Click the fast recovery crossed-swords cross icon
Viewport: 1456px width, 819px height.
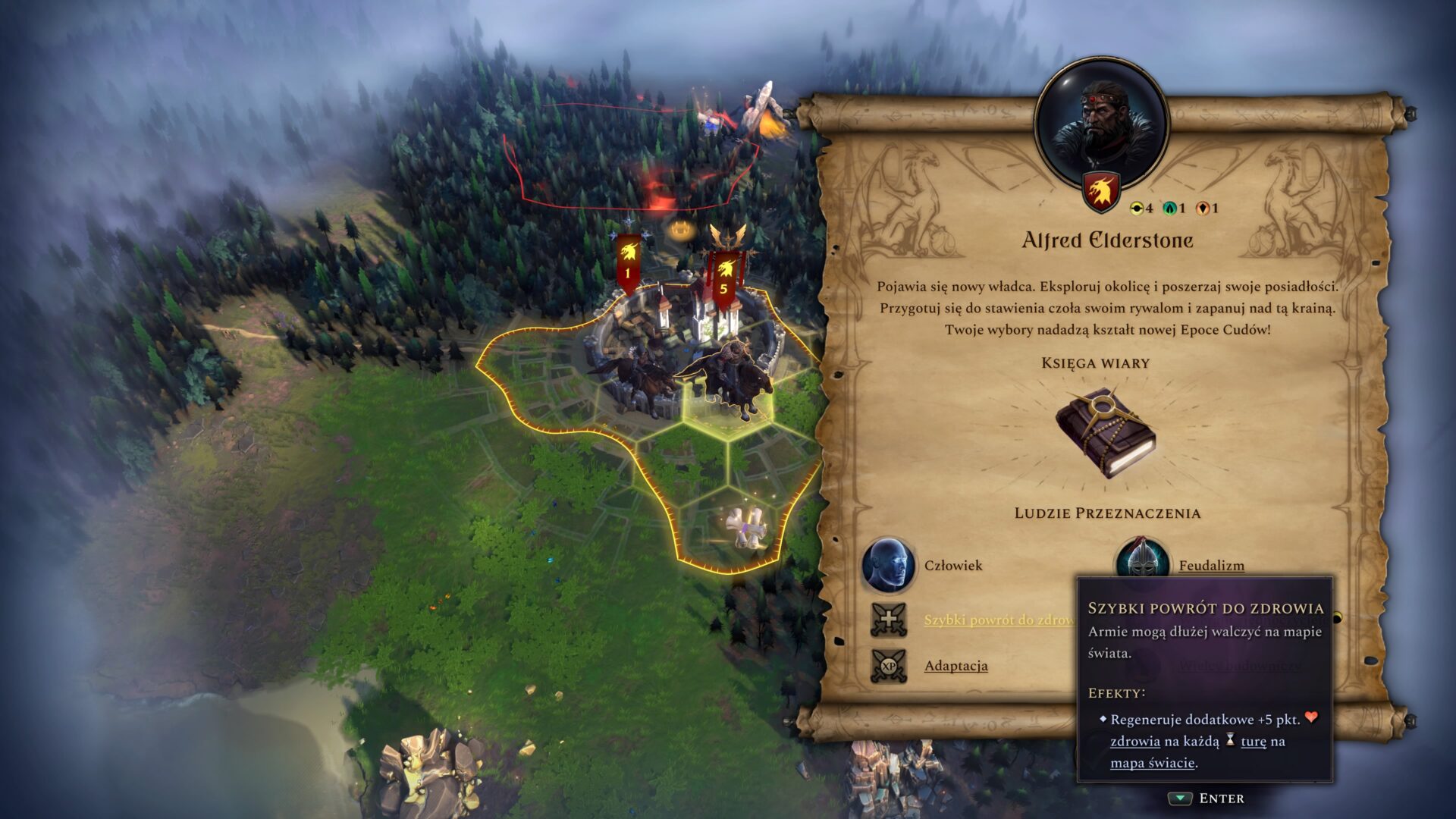889,620
